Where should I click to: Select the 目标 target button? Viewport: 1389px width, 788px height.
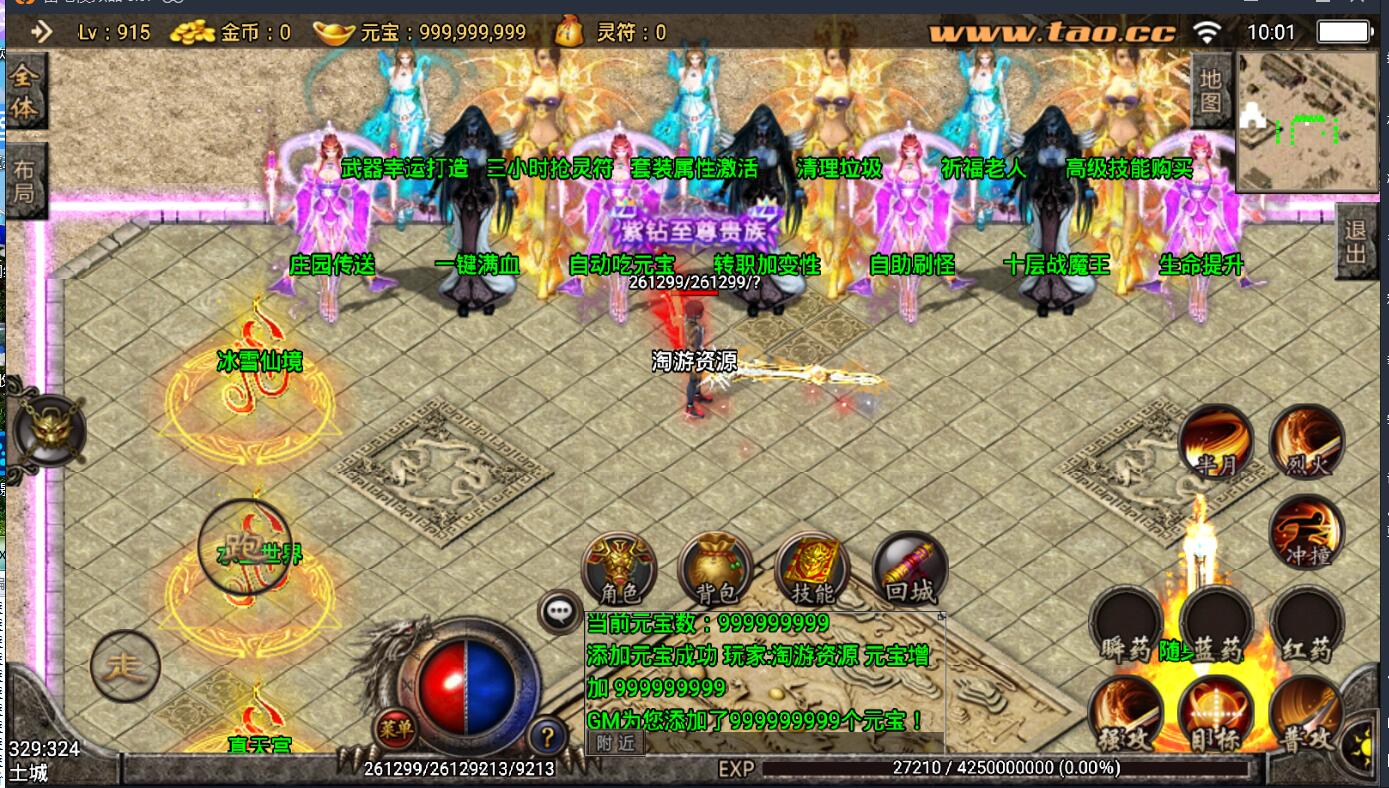click(x=1216, y=713)
